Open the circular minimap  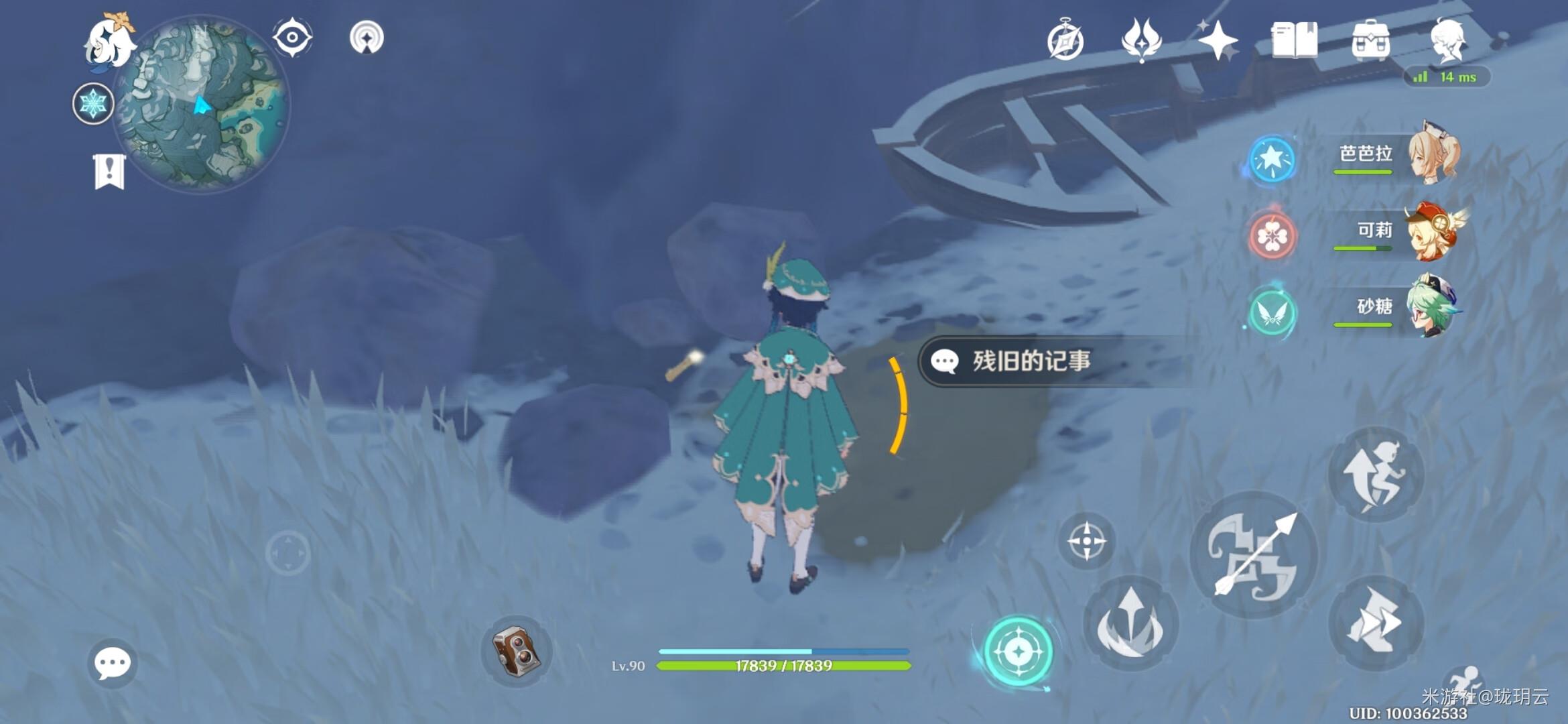click(x=201, y=105)
